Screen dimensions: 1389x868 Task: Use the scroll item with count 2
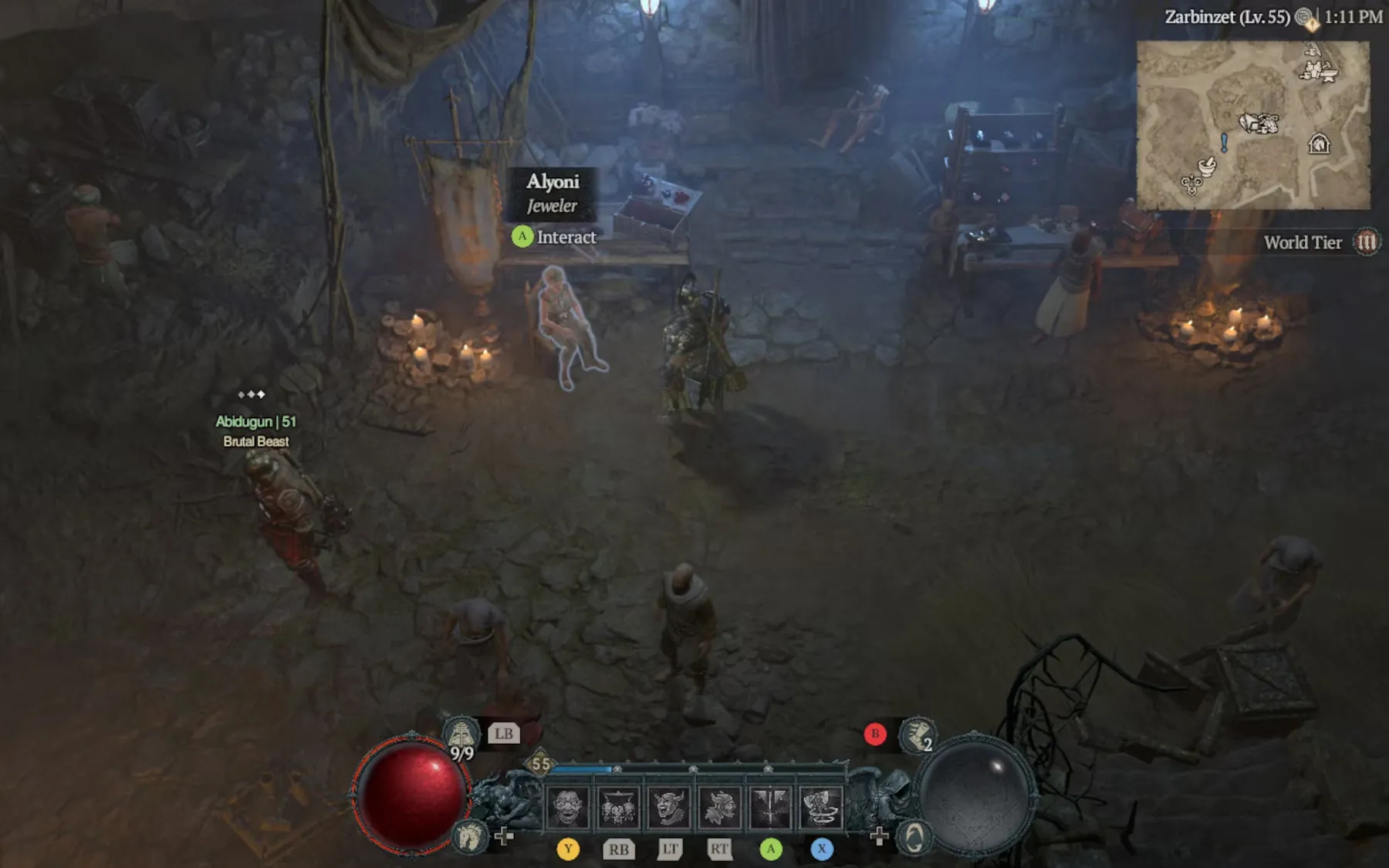click(x=918, y=735)
